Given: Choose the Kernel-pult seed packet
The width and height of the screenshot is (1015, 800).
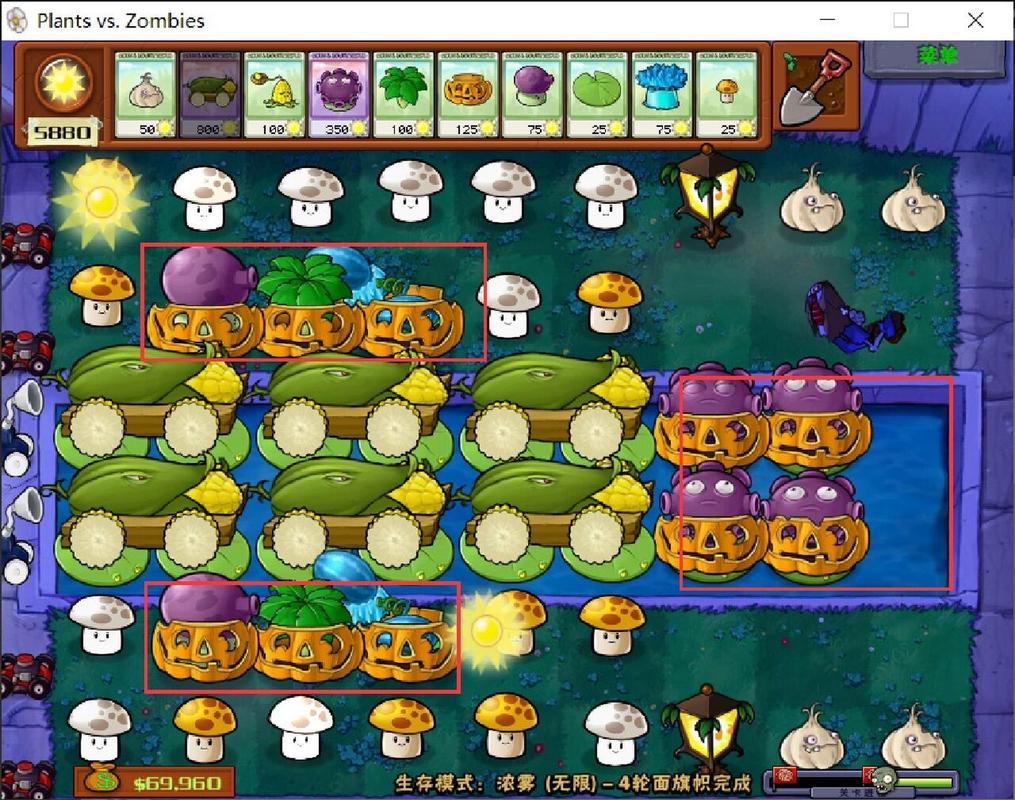Looking at the screenshot, I should [x=274, y=95].
